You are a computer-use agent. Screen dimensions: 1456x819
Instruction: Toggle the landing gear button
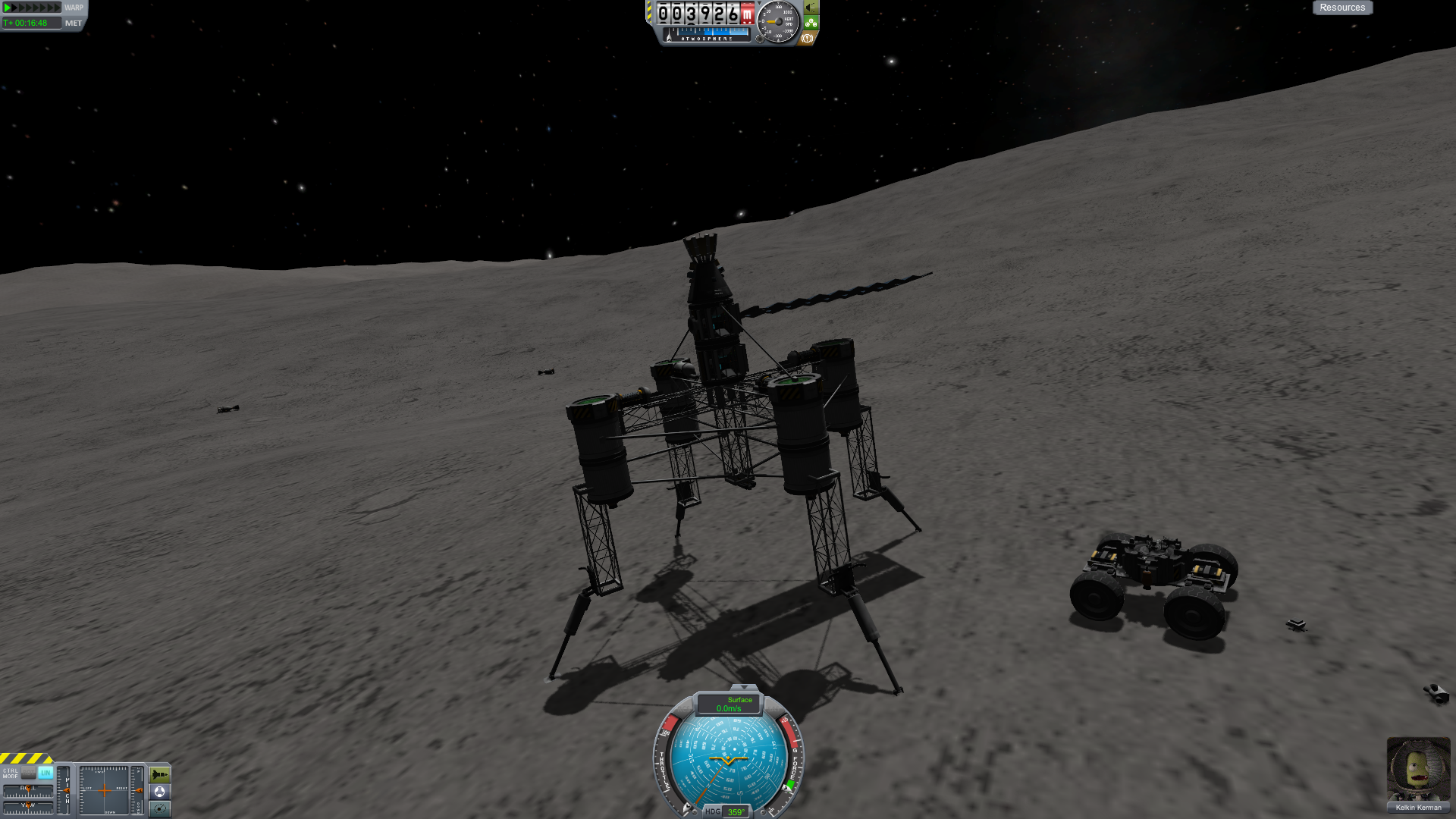[x=811, y=23]
